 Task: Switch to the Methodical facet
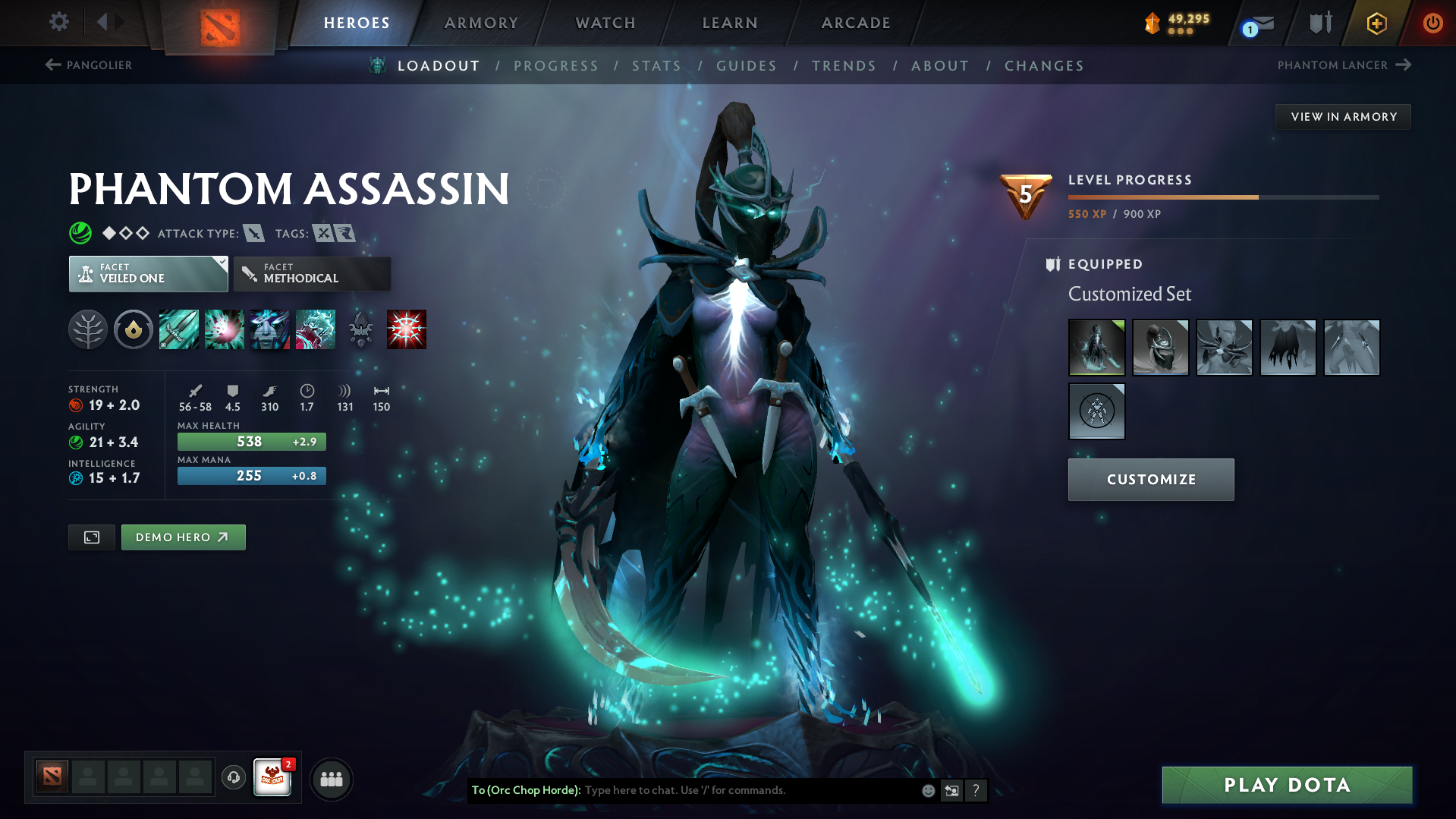(311, 273)
